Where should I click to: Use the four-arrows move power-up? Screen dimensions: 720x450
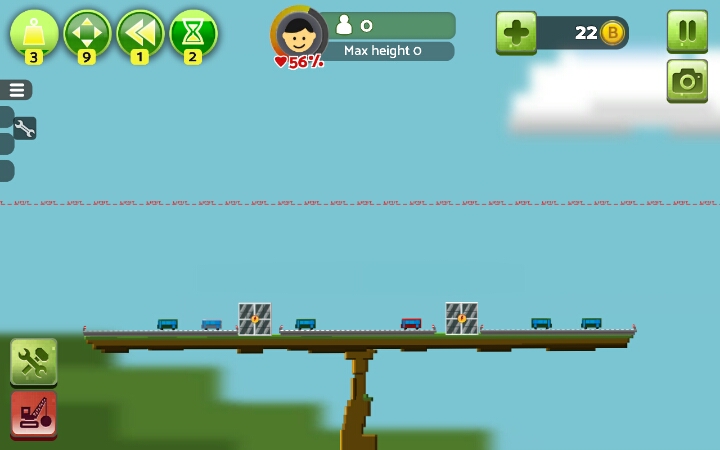87,32
